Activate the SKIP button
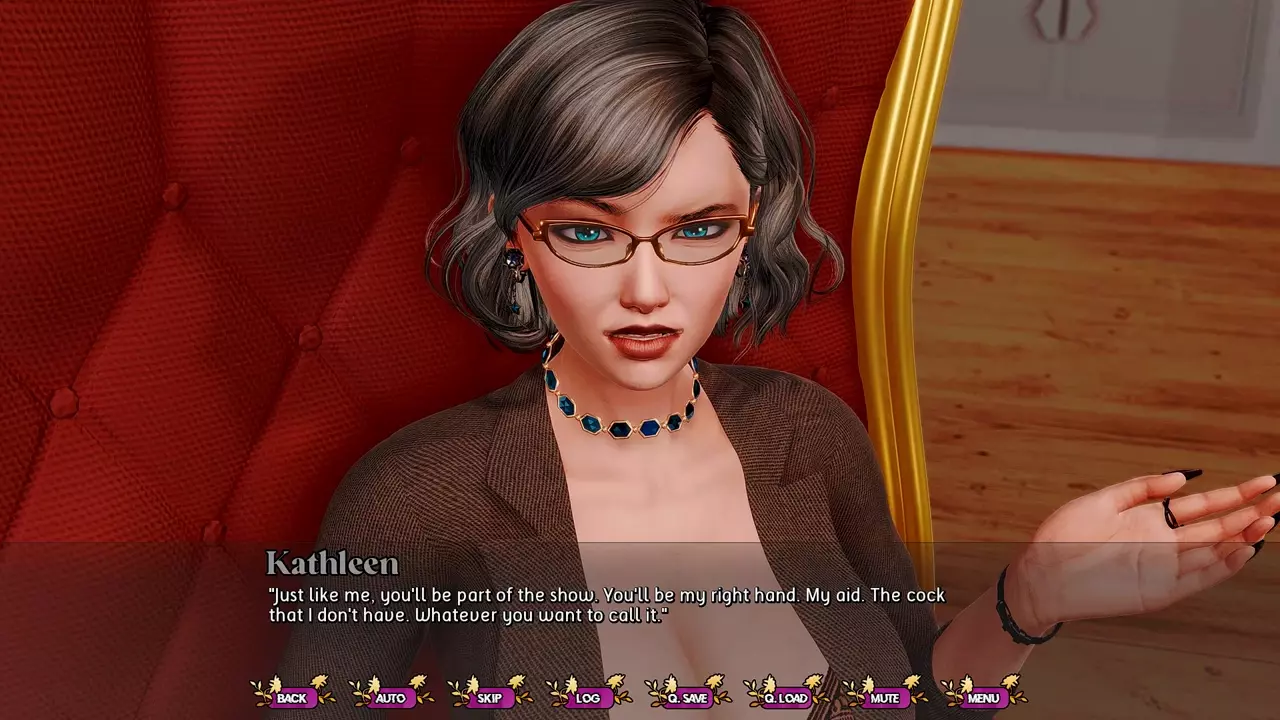 coord(490,697)
